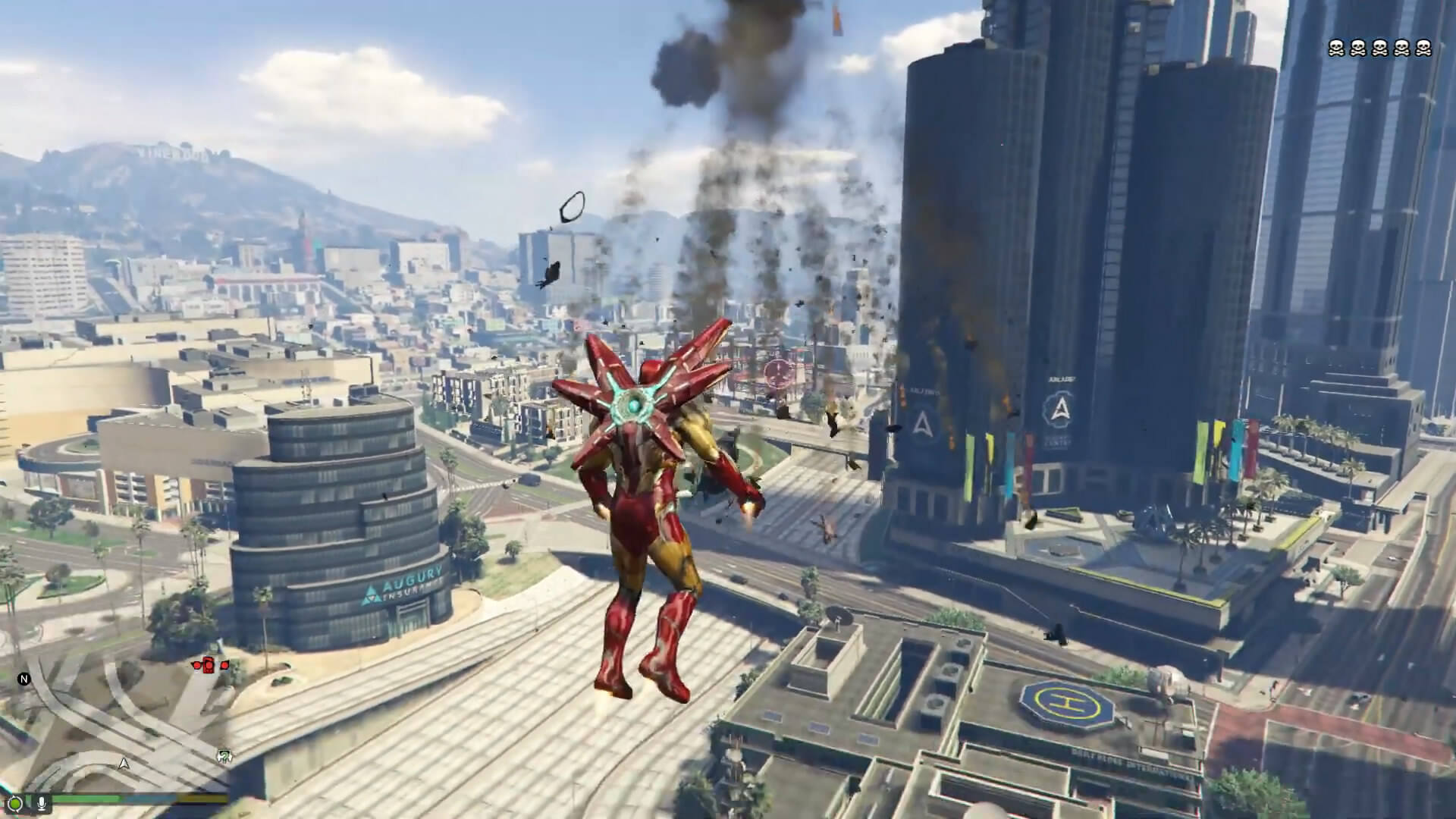This screenshot has width=1456, height=819.
Task: Click the north compass marker on minimap
Action: pos(24,679)
